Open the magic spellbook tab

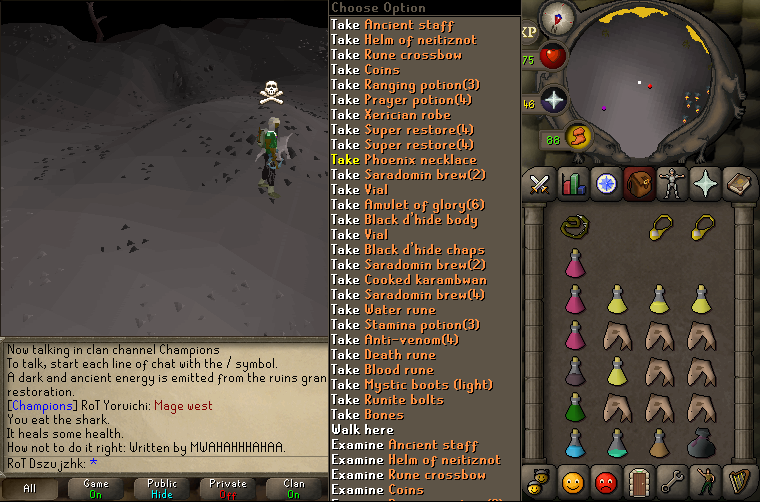737,183
